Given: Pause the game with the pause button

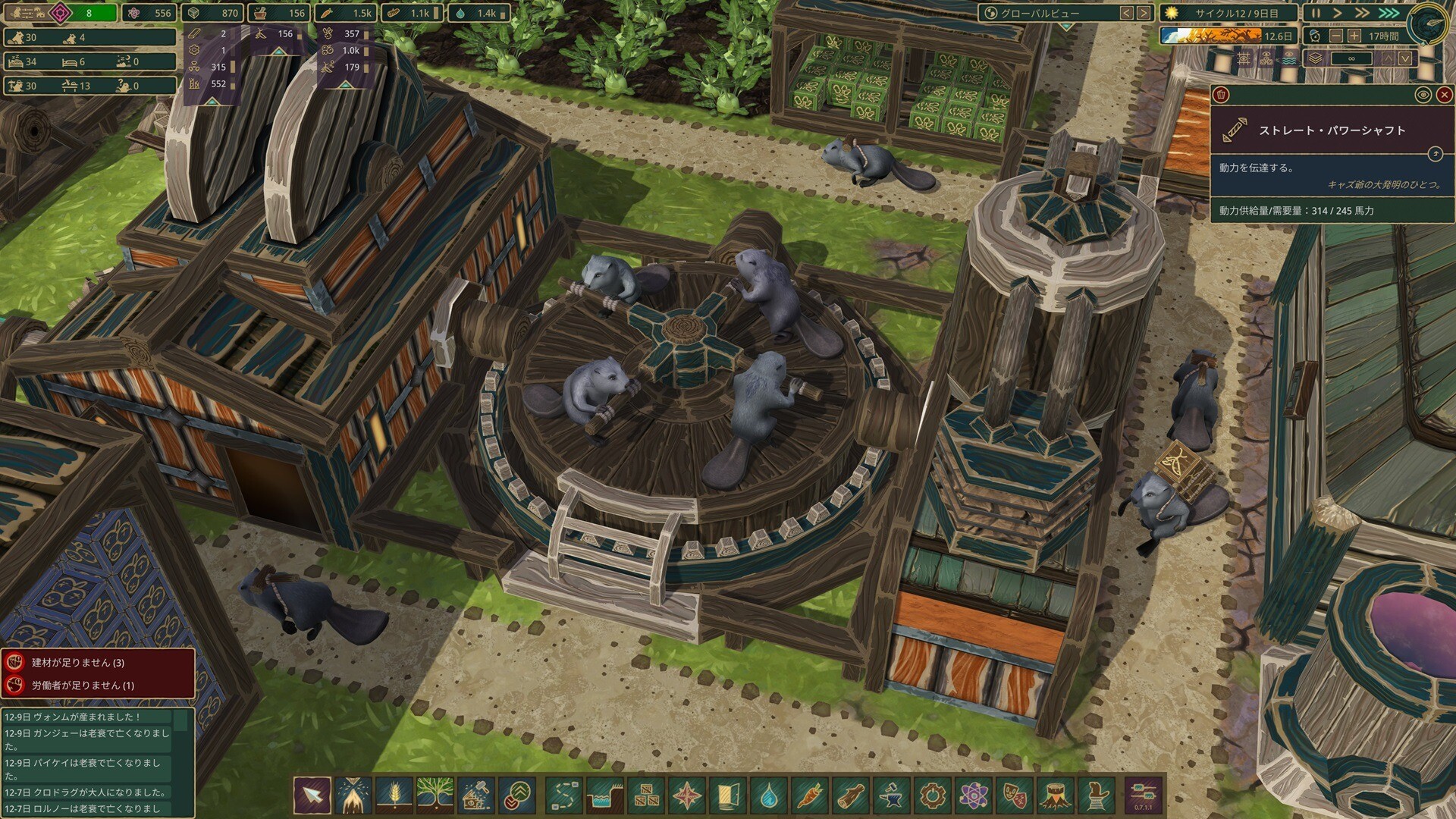Looking at the screenshot, I should click(x=1316, y=13).
